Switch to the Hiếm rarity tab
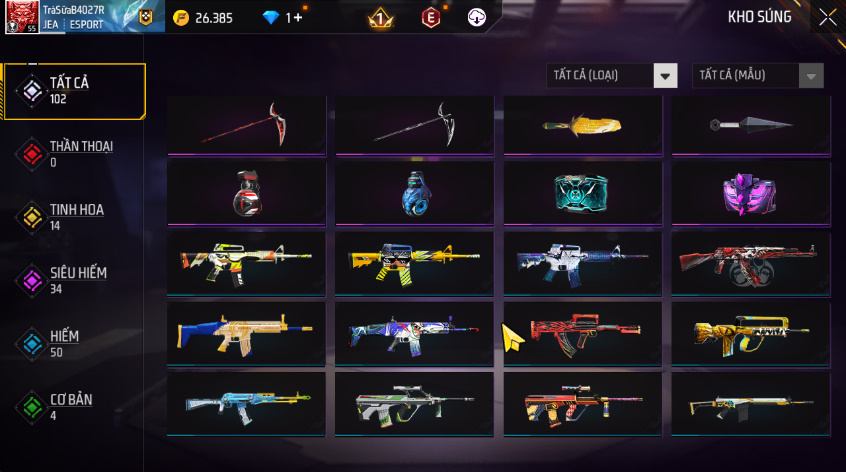 [x=73, y=343]
